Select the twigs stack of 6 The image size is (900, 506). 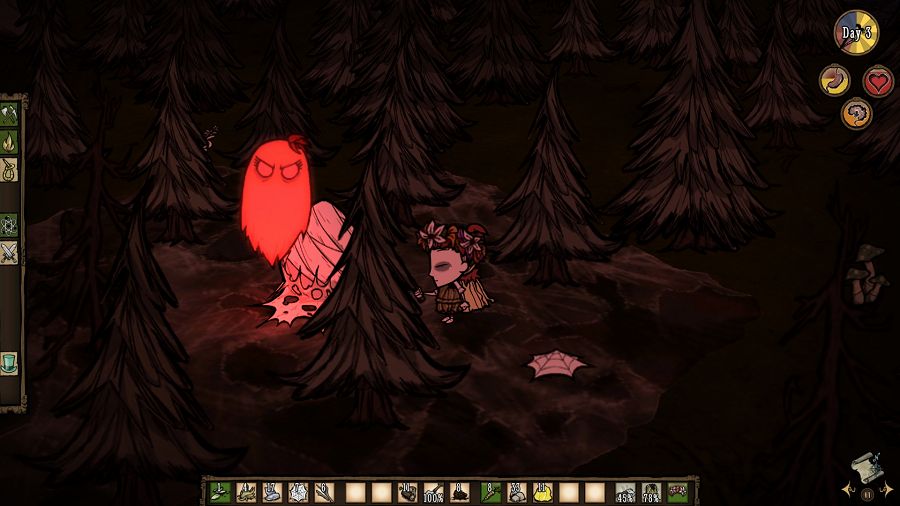pos(324,492)
